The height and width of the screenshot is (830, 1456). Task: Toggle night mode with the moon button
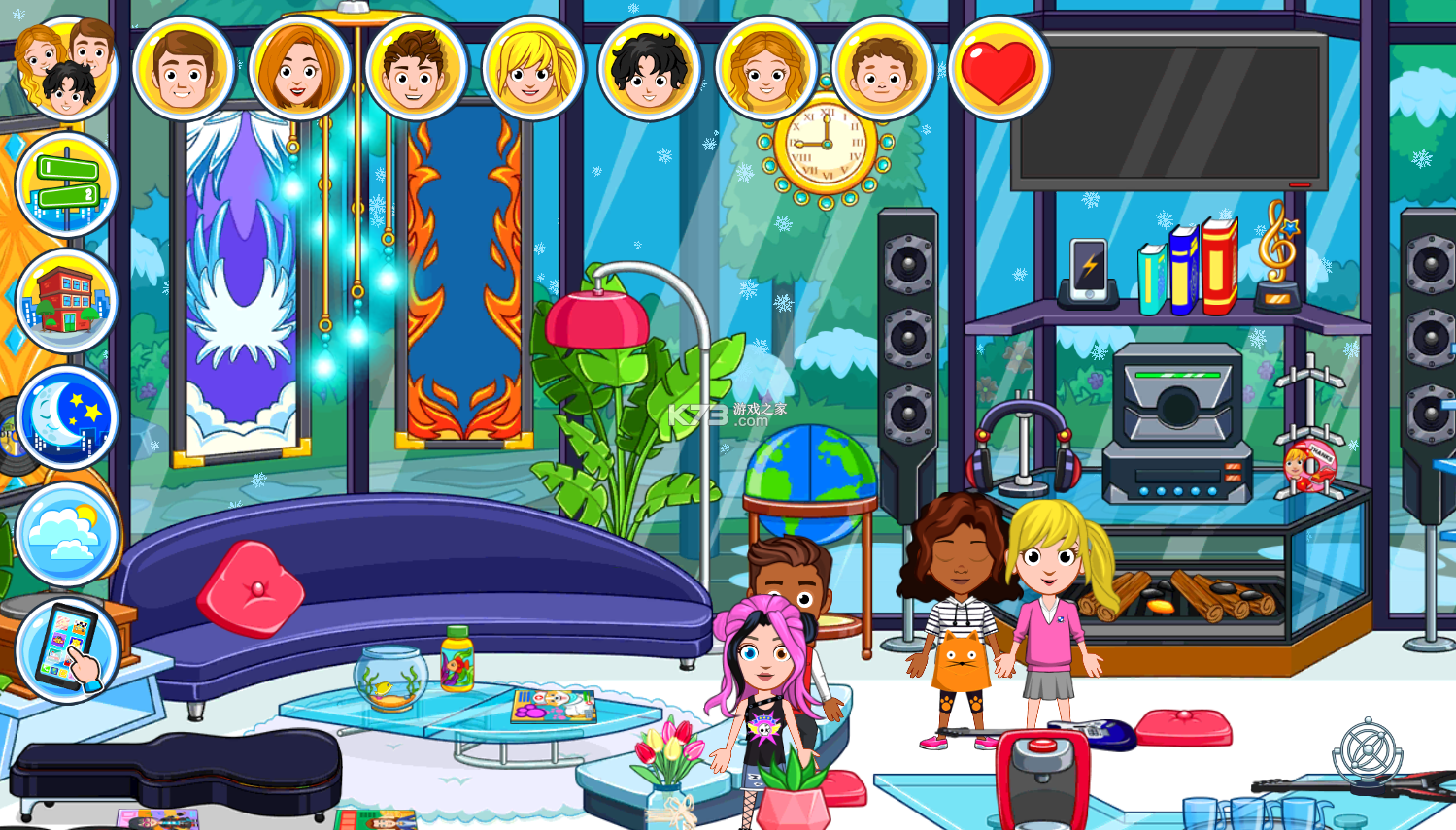[x=66, y=417]
